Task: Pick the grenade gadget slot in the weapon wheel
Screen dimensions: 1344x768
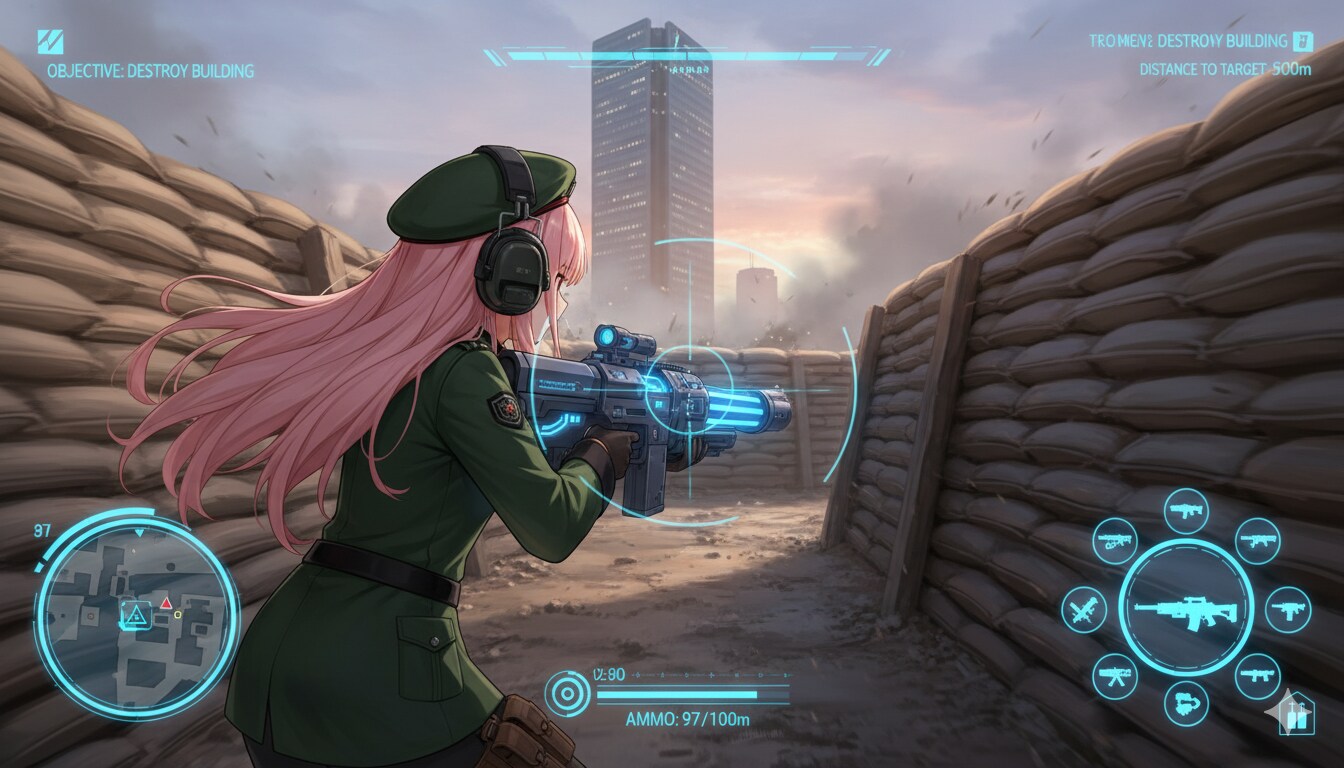Action: pos(1186,702)
